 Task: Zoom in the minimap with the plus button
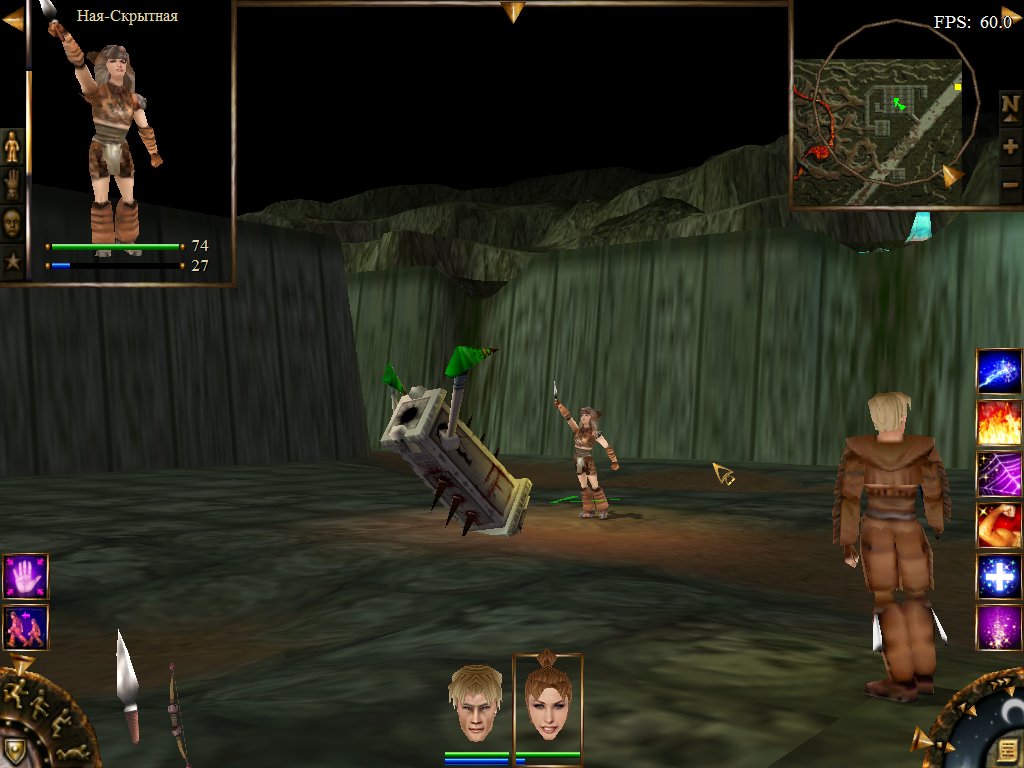point(1010,147)
